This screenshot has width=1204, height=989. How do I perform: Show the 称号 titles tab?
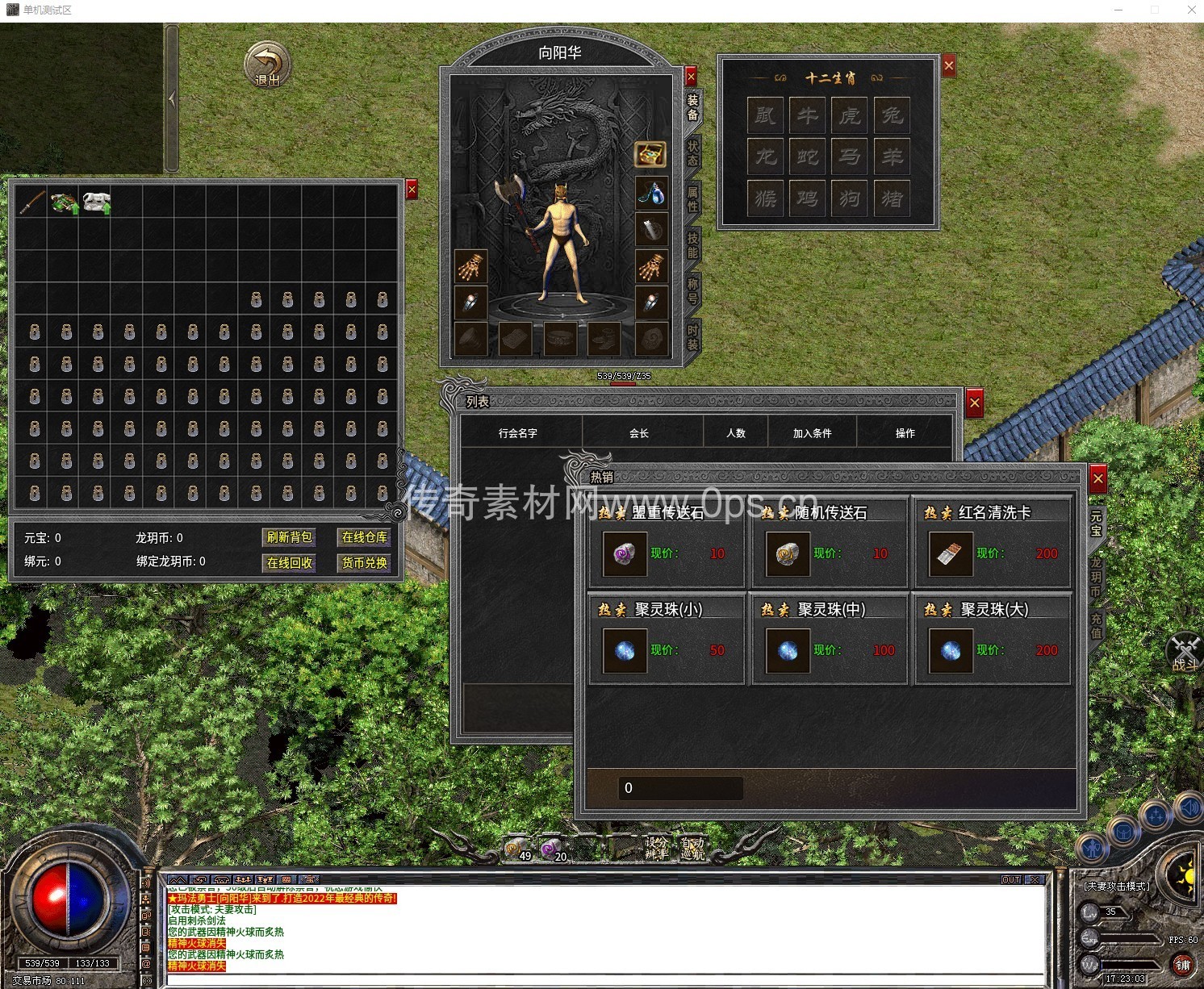click(692, 290)
